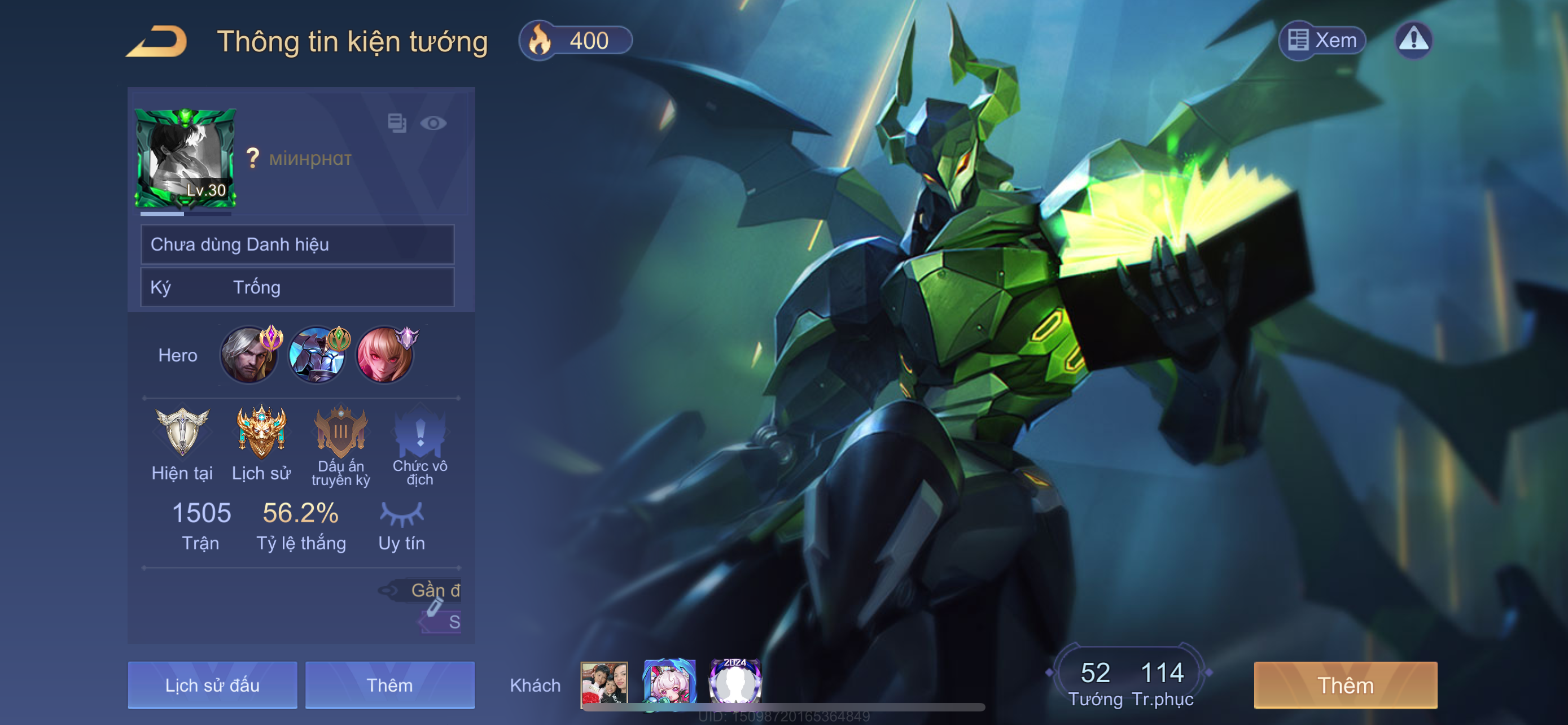
Task: Open the Dấu ấn truyền kỳ emblem
Action: click(340, 433)
